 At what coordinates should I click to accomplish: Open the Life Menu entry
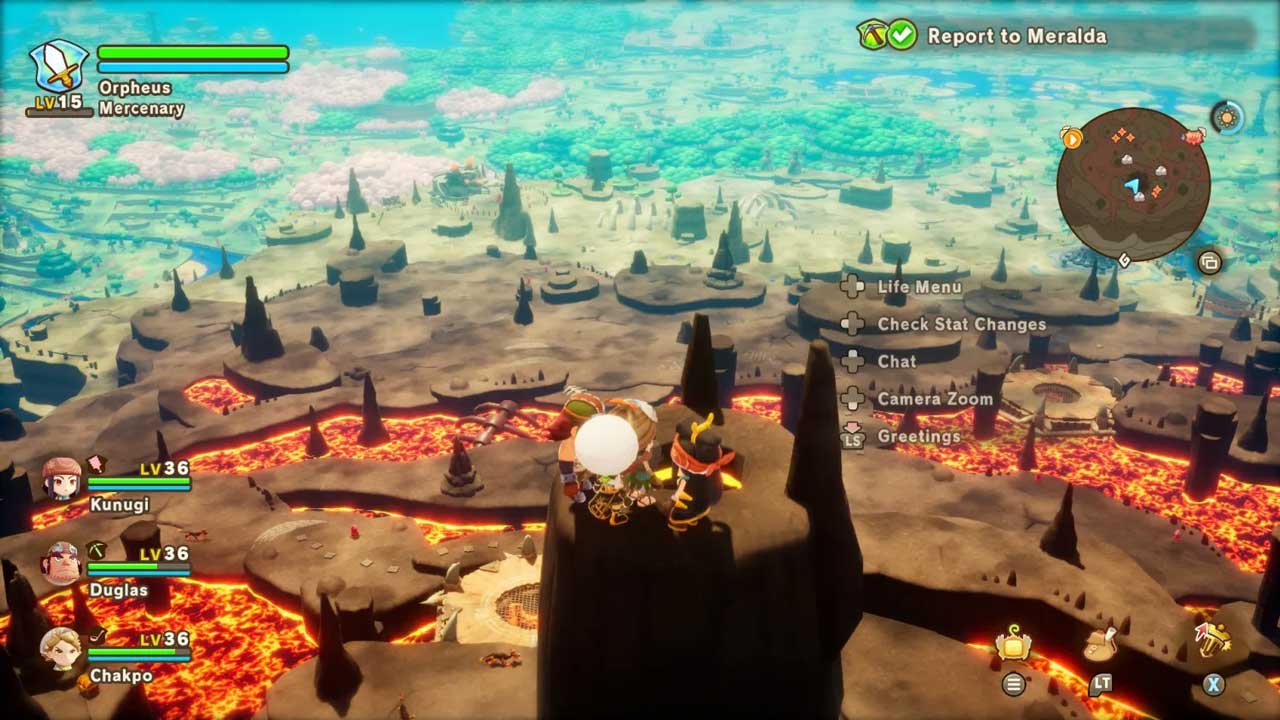click(919, 287)
